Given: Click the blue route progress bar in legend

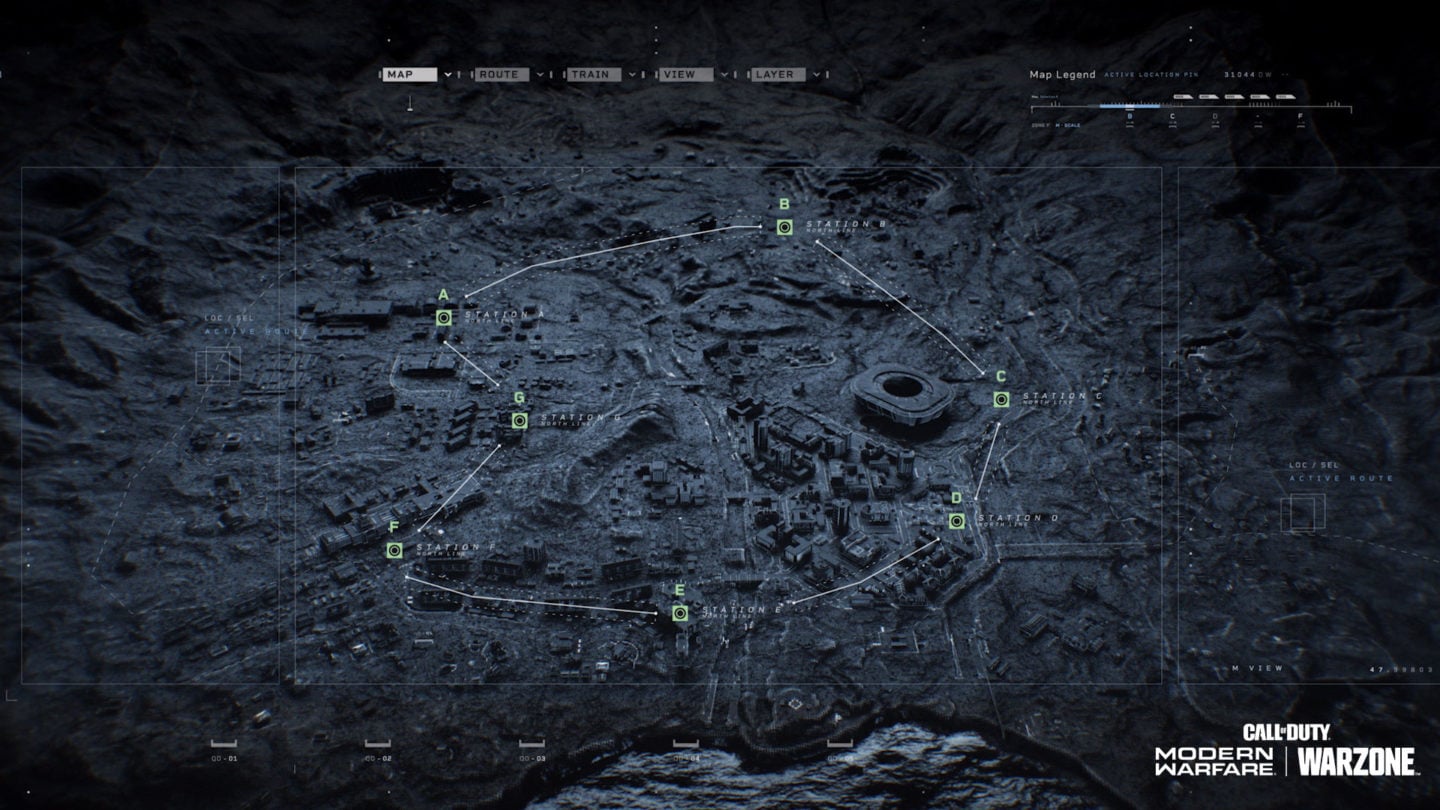Looking at the screenshot, I should (1130, 106).
